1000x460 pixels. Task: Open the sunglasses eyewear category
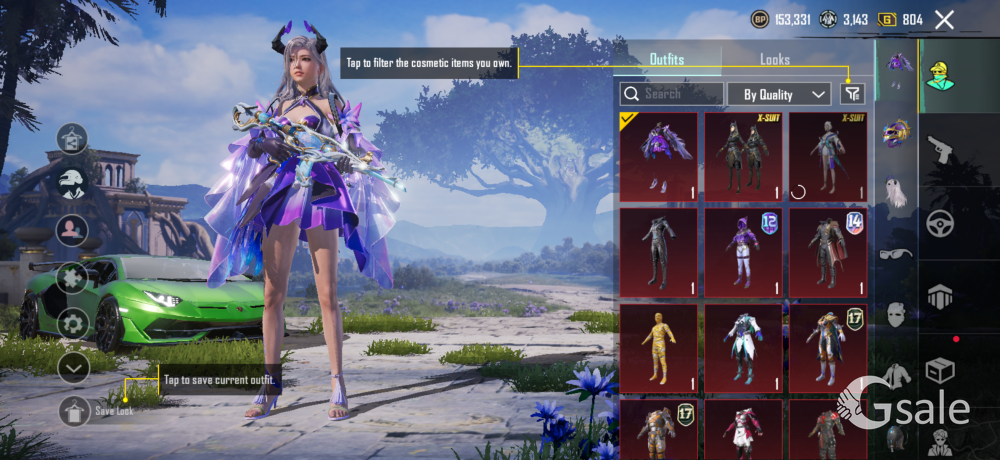click(896, 254)
